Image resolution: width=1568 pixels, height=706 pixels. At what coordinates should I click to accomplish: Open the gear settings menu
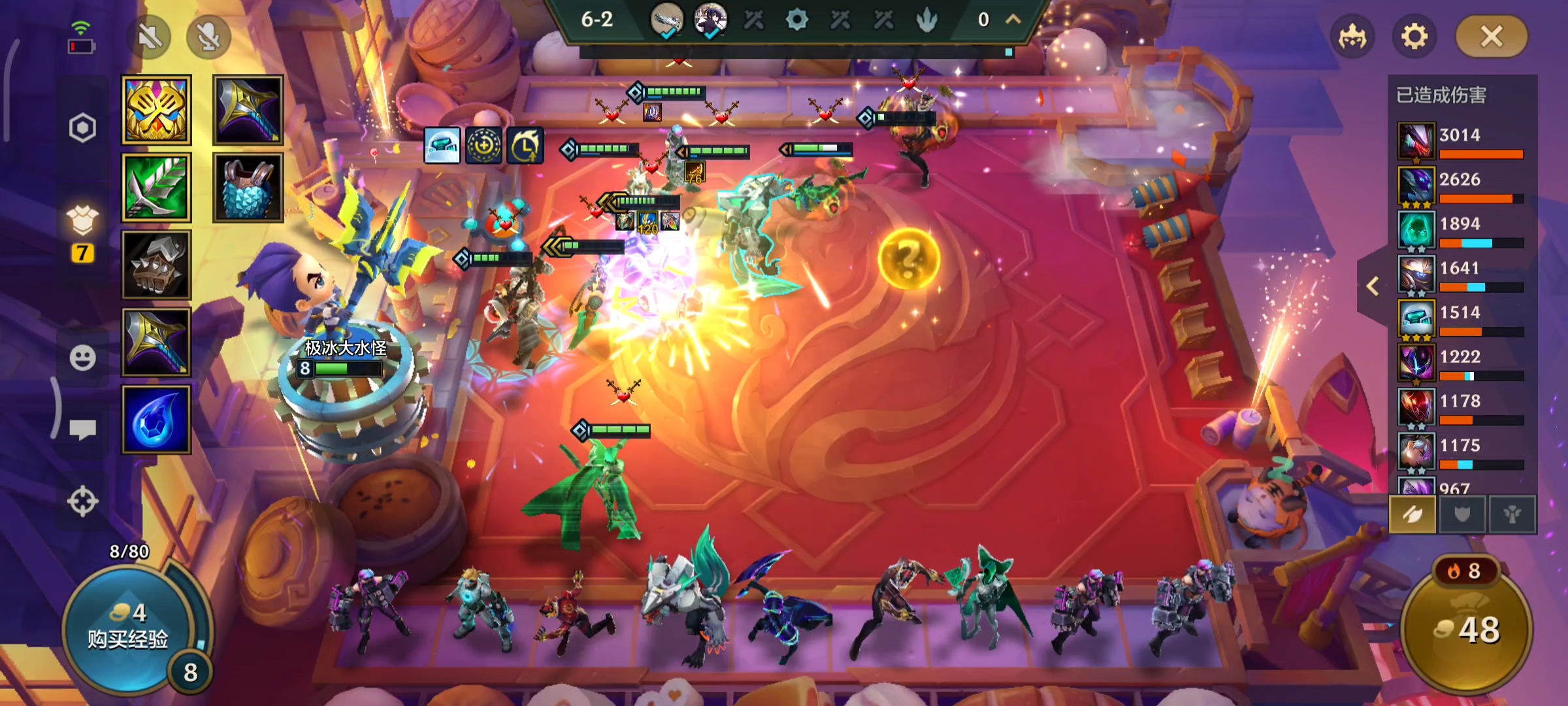[1414, 37]
